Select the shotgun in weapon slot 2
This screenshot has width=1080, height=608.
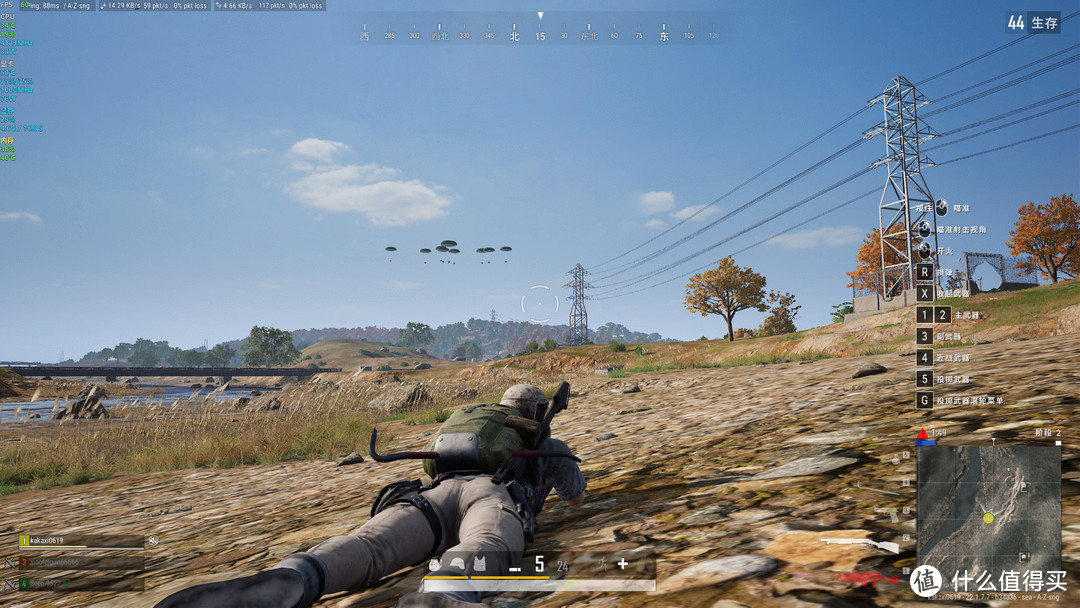859,545
